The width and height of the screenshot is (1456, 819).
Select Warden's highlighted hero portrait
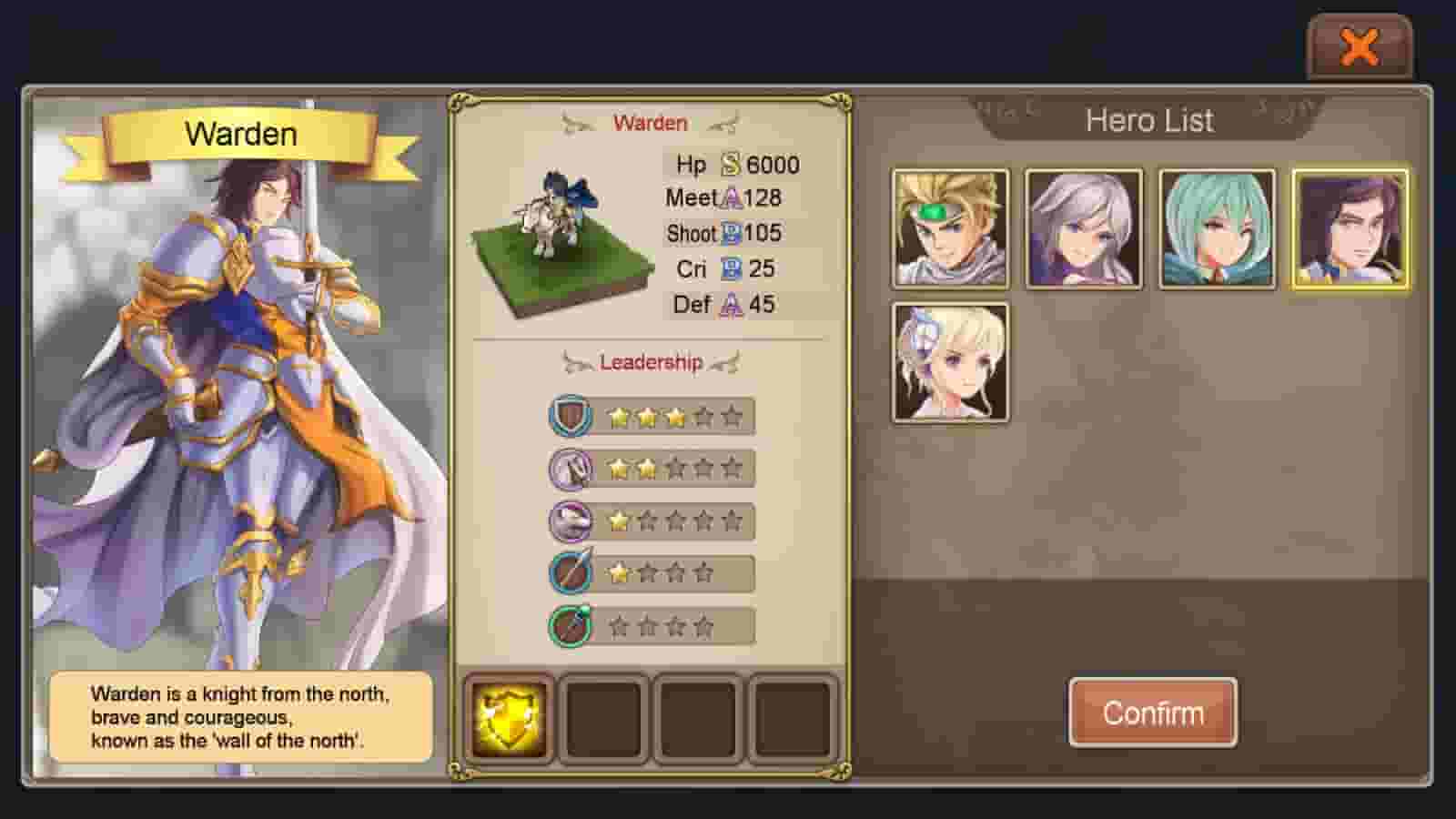1350,227
